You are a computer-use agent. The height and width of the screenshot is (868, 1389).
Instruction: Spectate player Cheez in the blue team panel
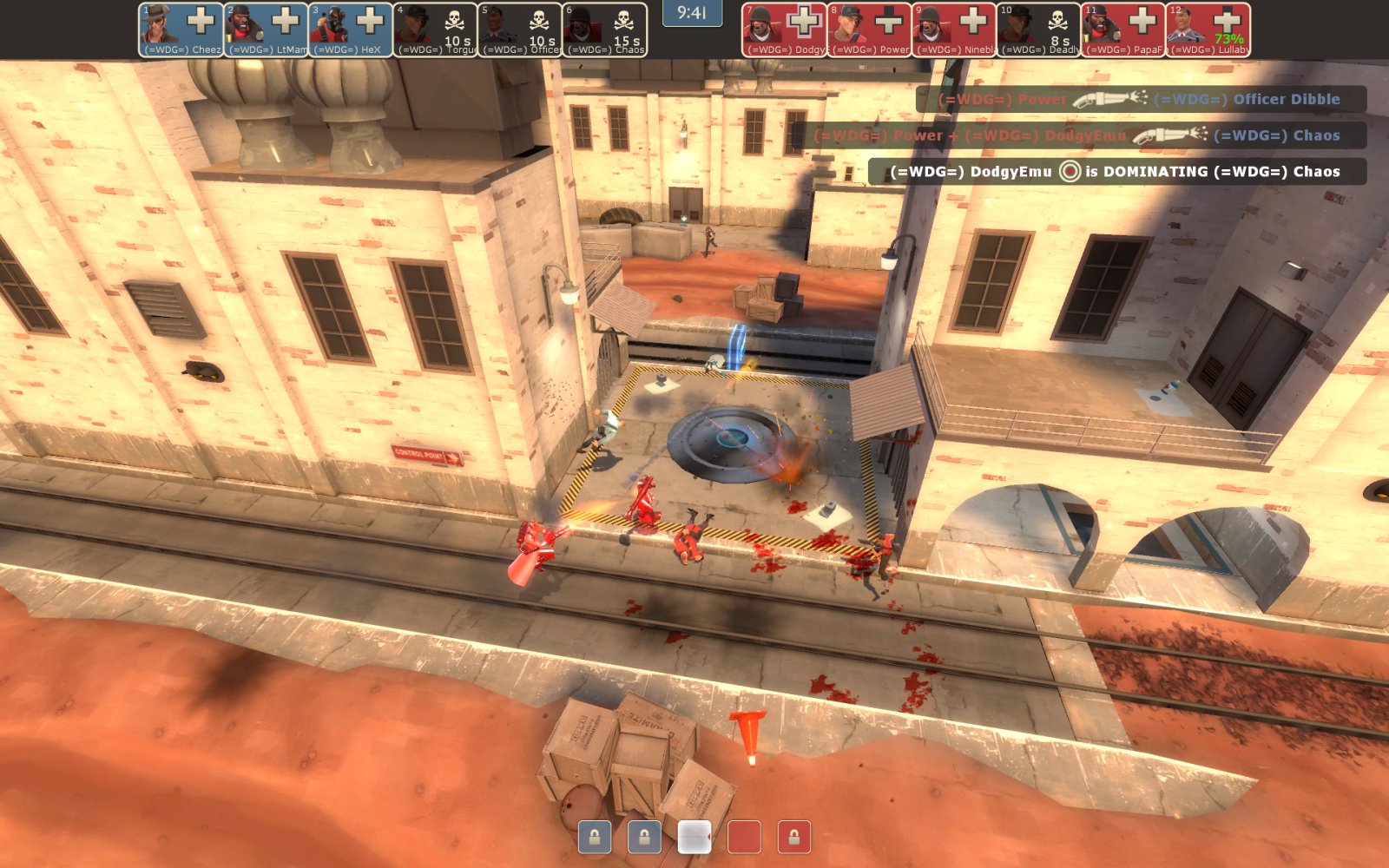(181, 30)
